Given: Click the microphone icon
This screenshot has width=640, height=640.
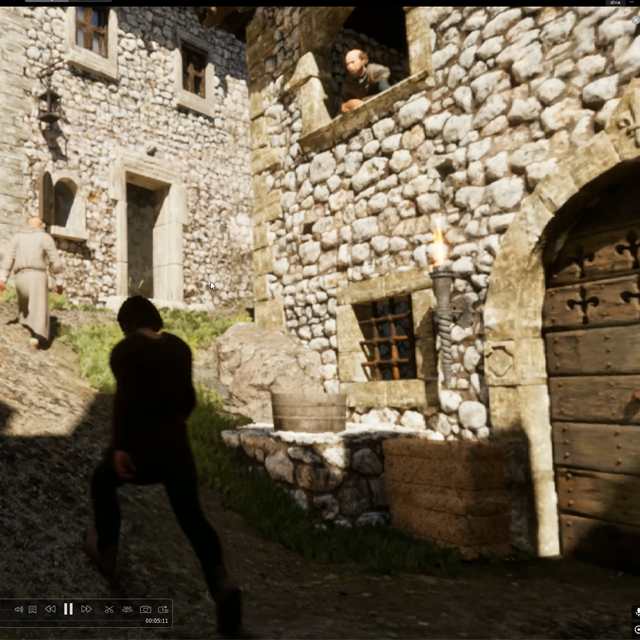Looking at the screenshot, I should point(637,611).
